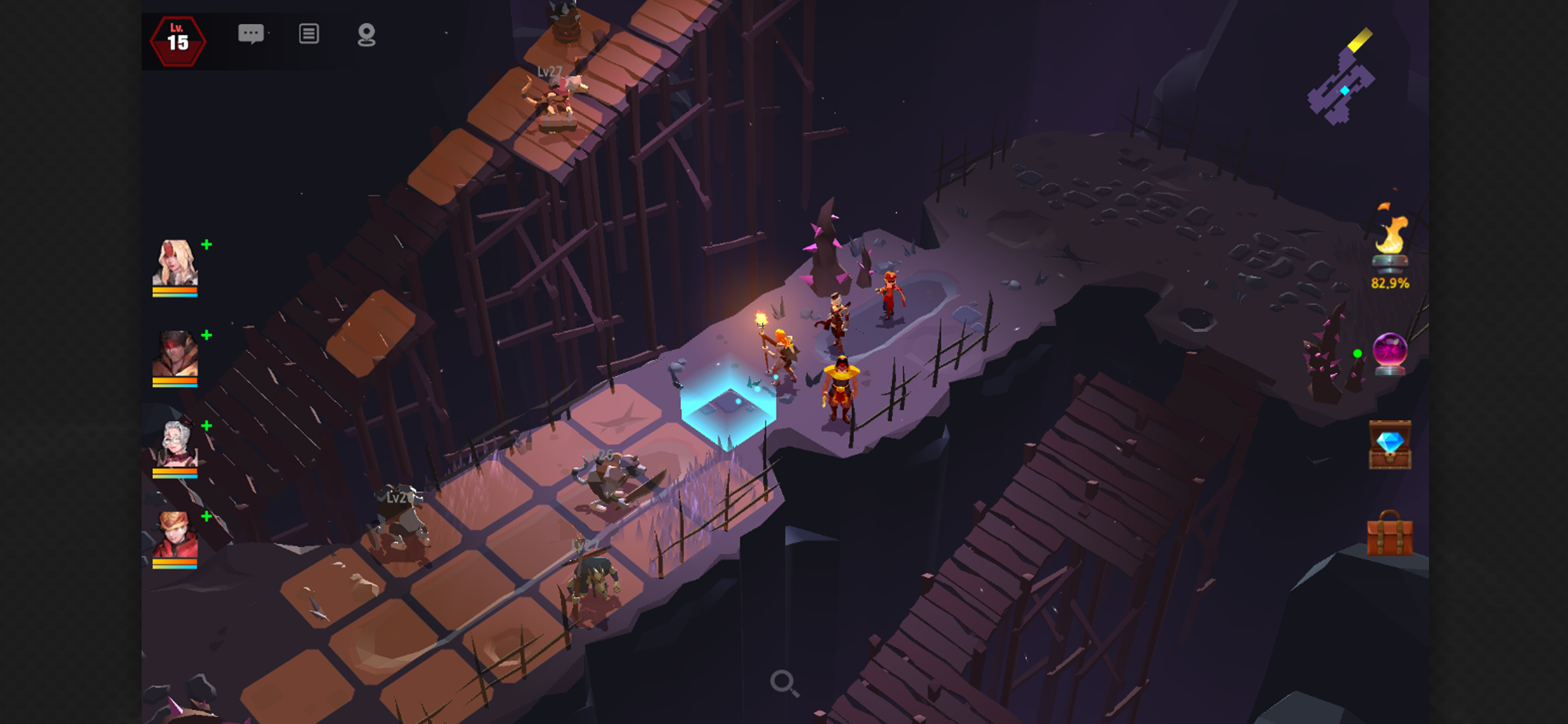Select the orange-haired red-cloaked hero portrait
The image size is (1568, 724).
pos(175,536)
